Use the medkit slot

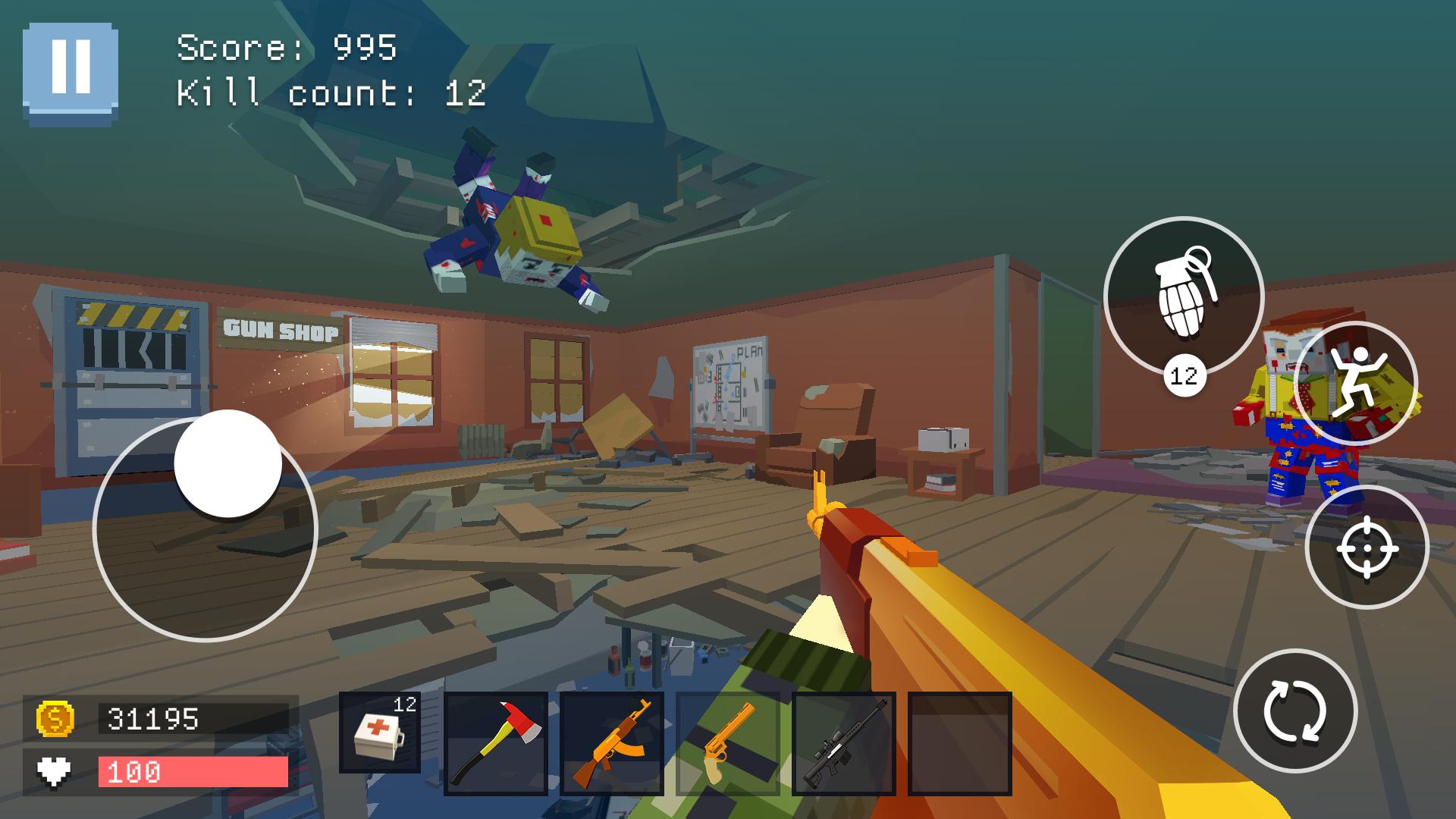[x=380, y=733]
